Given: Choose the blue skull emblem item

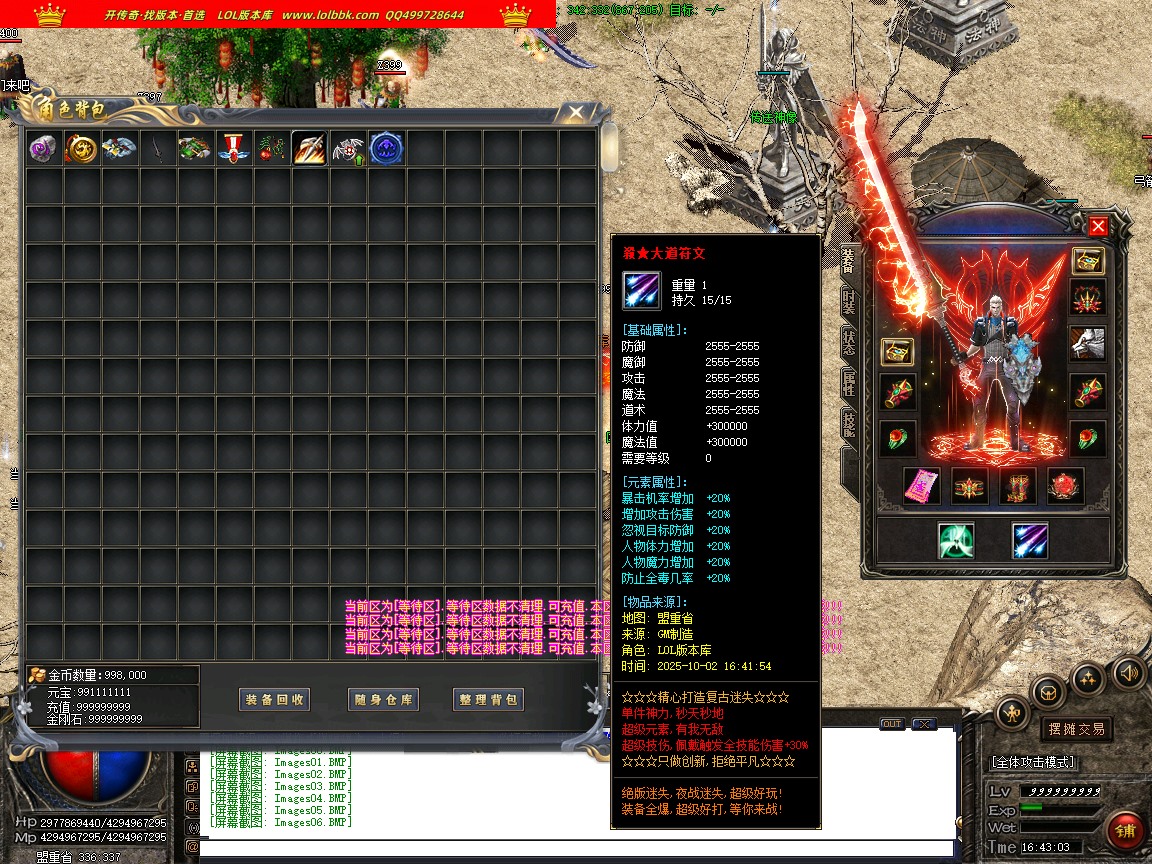Looking at the screenshot, I should (386, 149).
